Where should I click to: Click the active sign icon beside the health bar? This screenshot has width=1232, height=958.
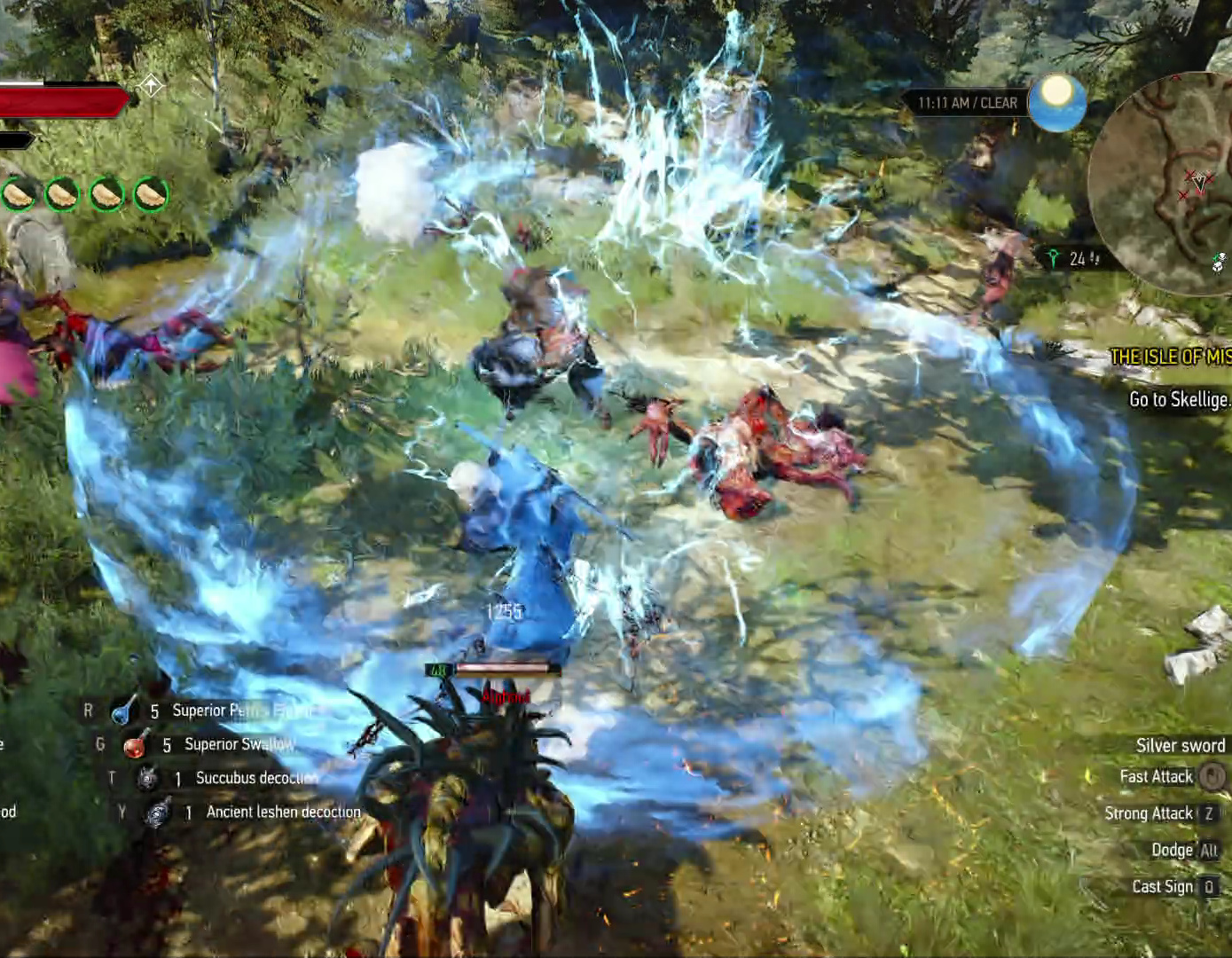(151, 86)
